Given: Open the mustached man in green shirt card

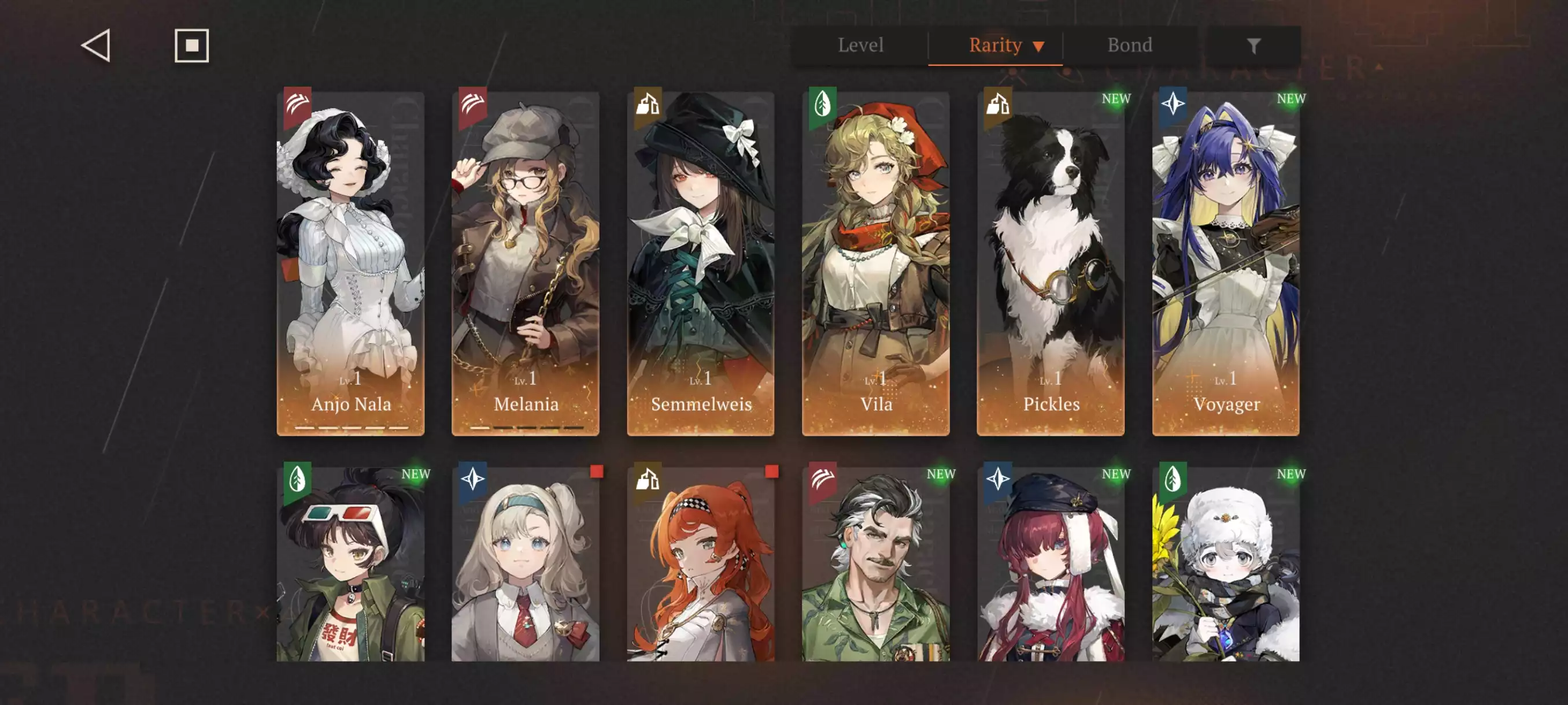Looking at the screenshot, I should (875, 563).
